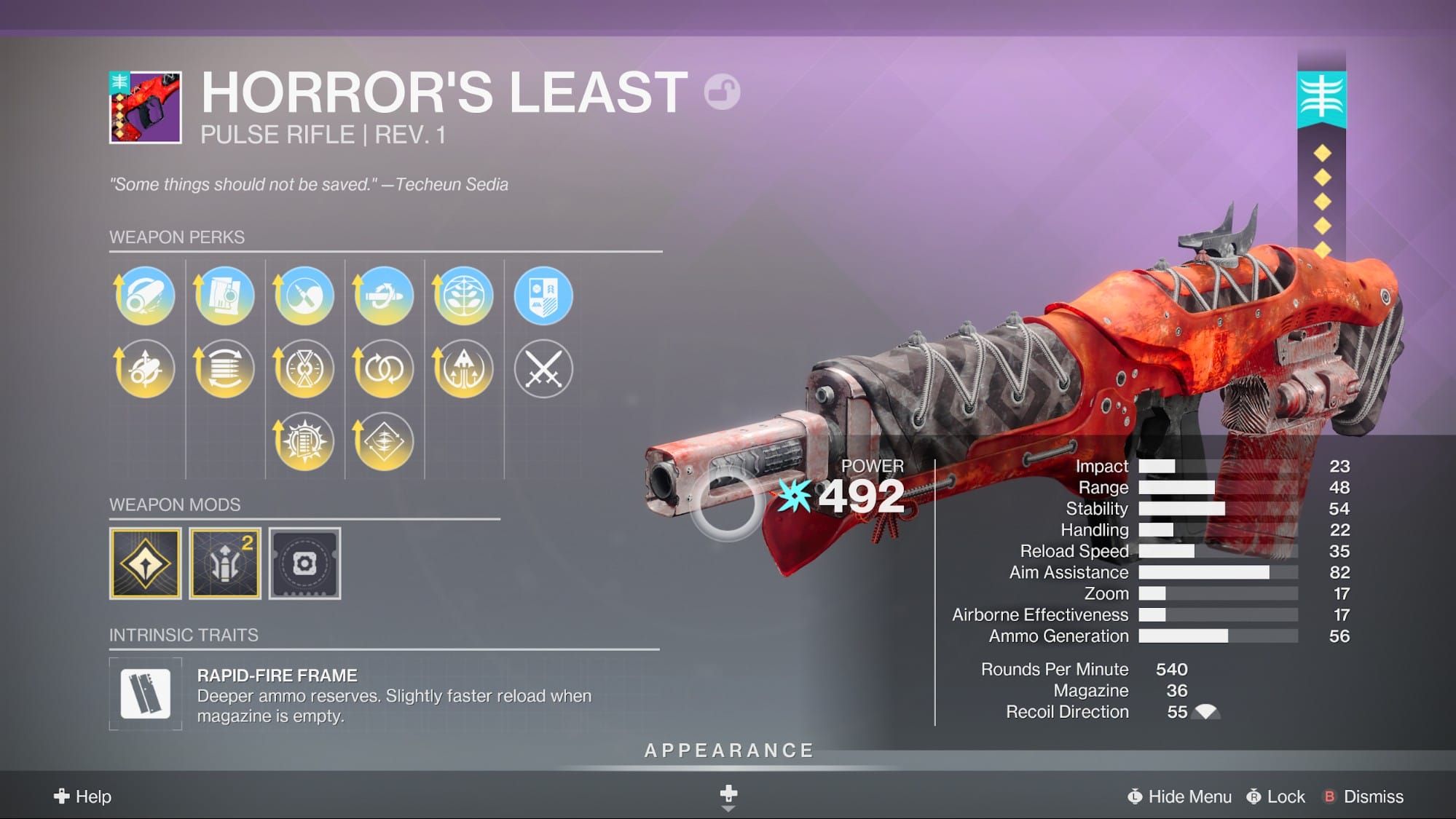1456x819 pixels.
Task: Select the tree-in-globe origin trait perk
Action: [x=463, y=296]
